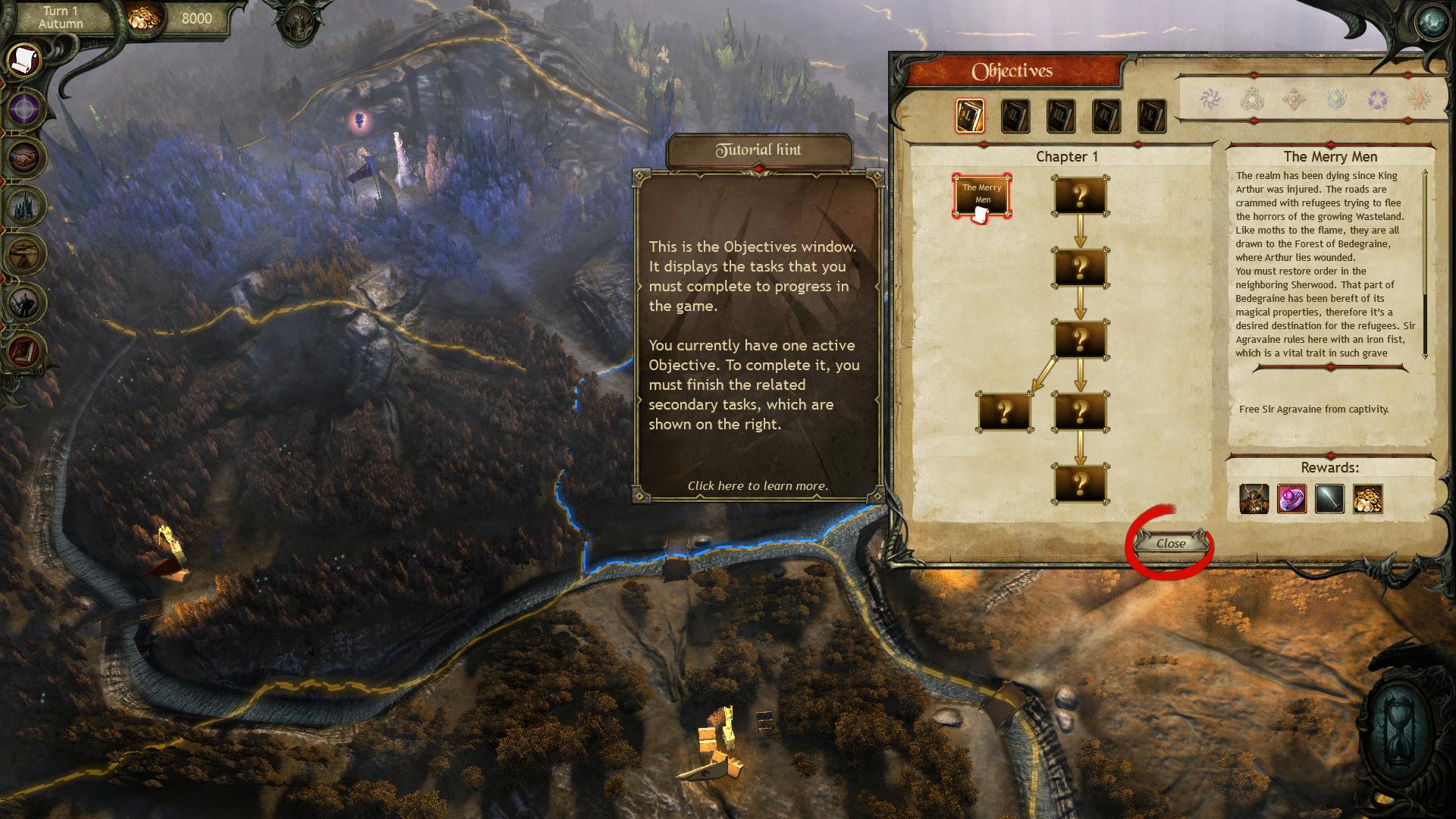
Task: Switch to the Chapter III book tab
Action: tap(1061, 117)
